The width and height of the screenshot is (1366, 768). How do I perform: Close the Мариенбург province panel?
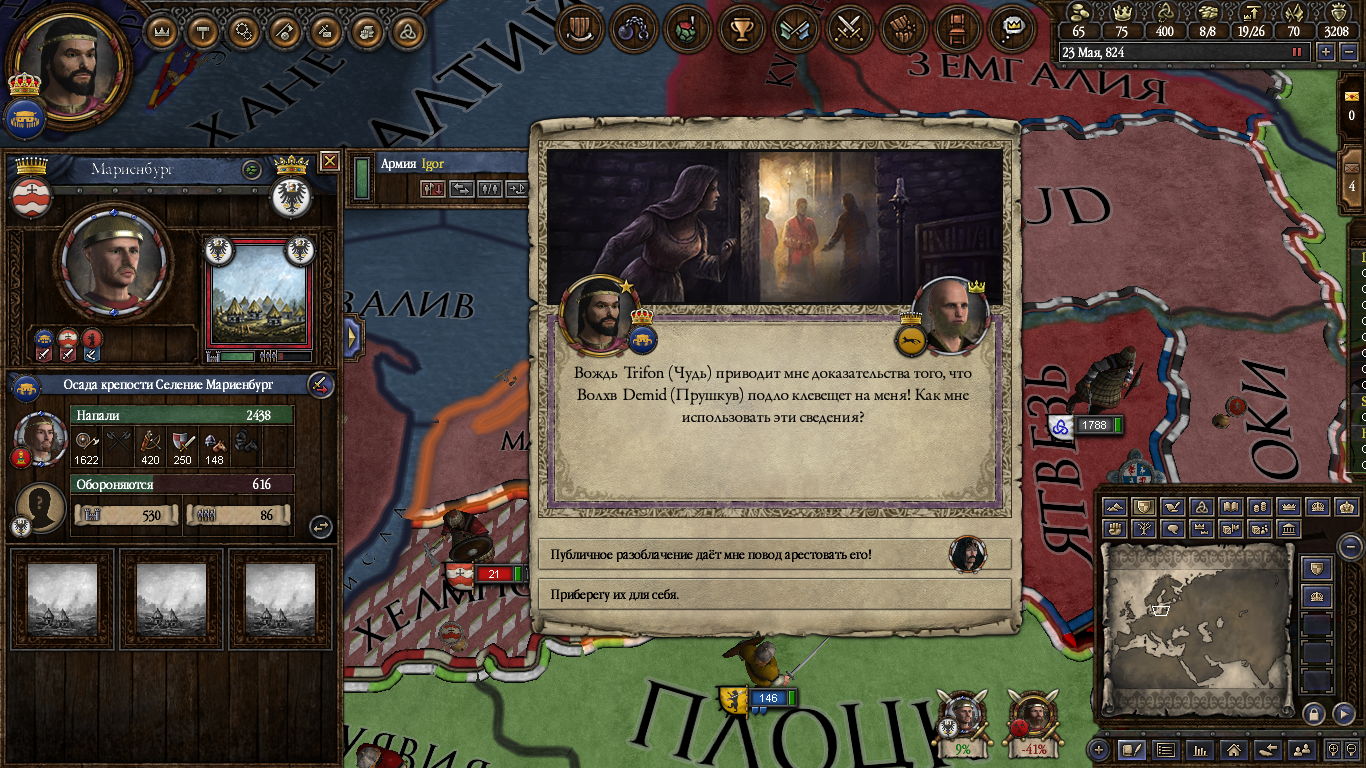tap(330, 161)
